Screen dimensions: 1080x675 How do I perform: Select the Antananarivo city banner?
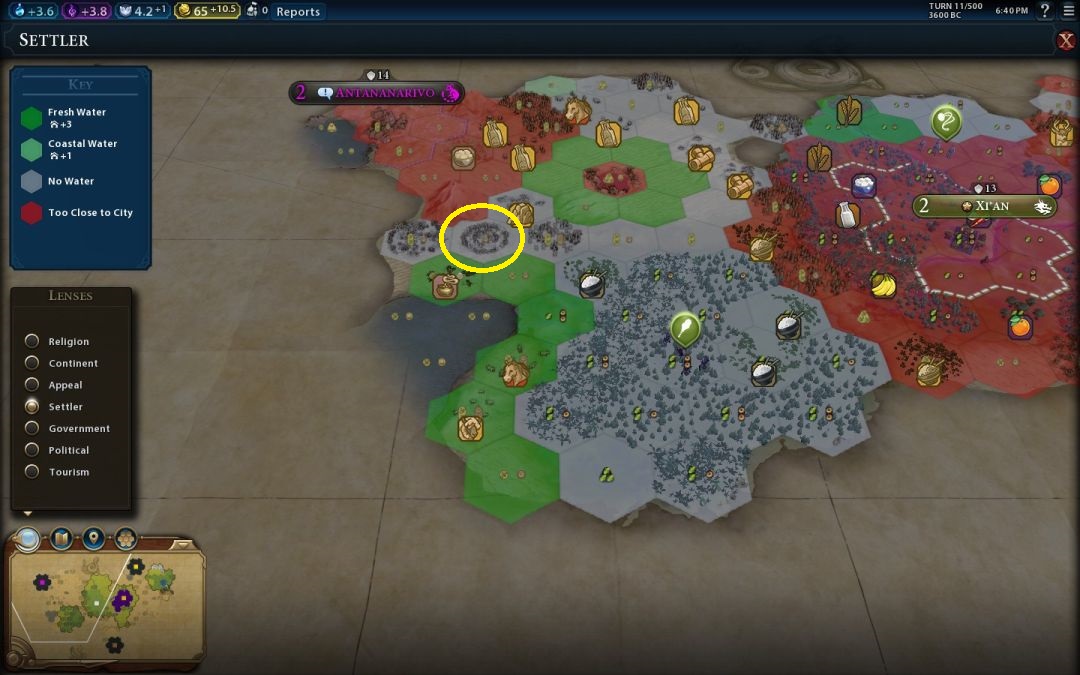tap(385, 93)
